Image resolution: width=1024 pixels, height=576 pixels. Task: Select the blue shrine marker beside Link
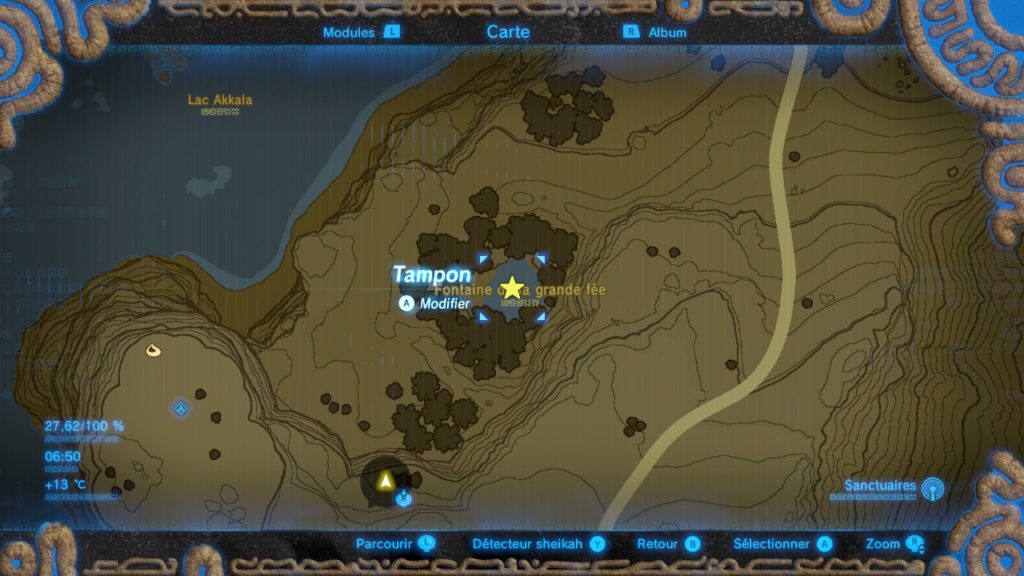tap(403, 497)
